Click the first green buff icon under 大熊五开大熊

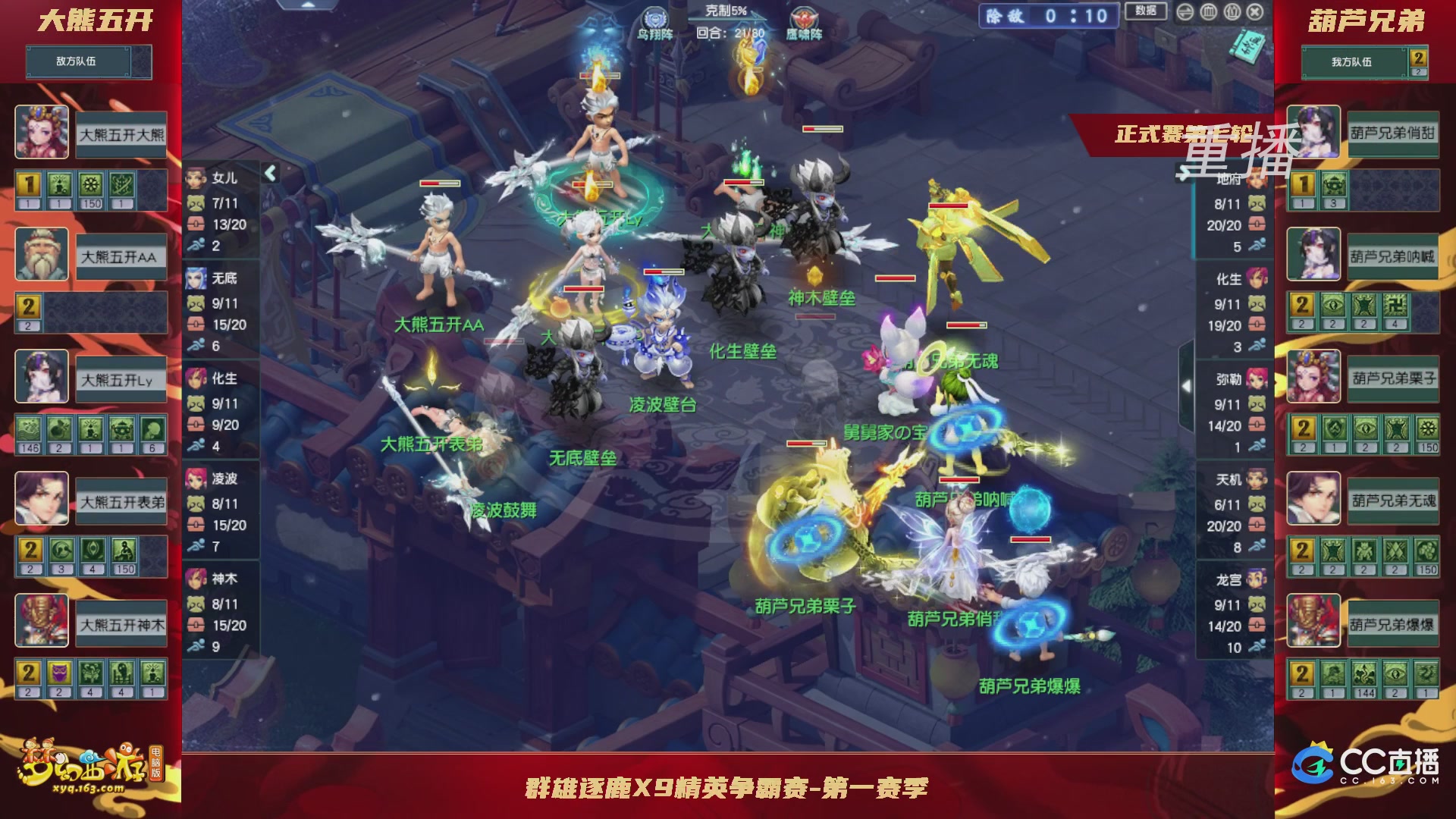point(59,184)
